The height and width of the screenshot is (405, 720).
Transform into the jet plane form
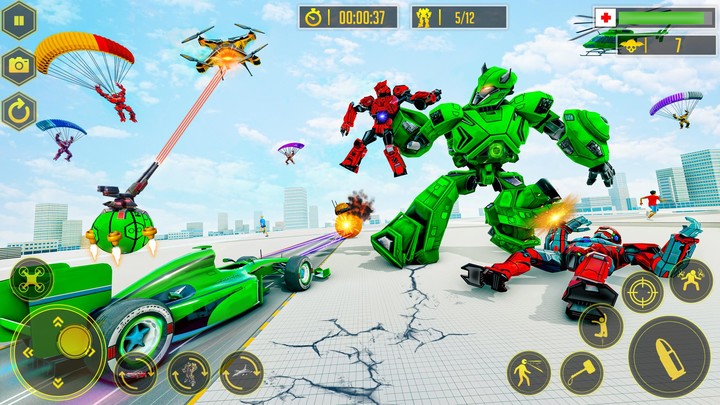point(241,372)
